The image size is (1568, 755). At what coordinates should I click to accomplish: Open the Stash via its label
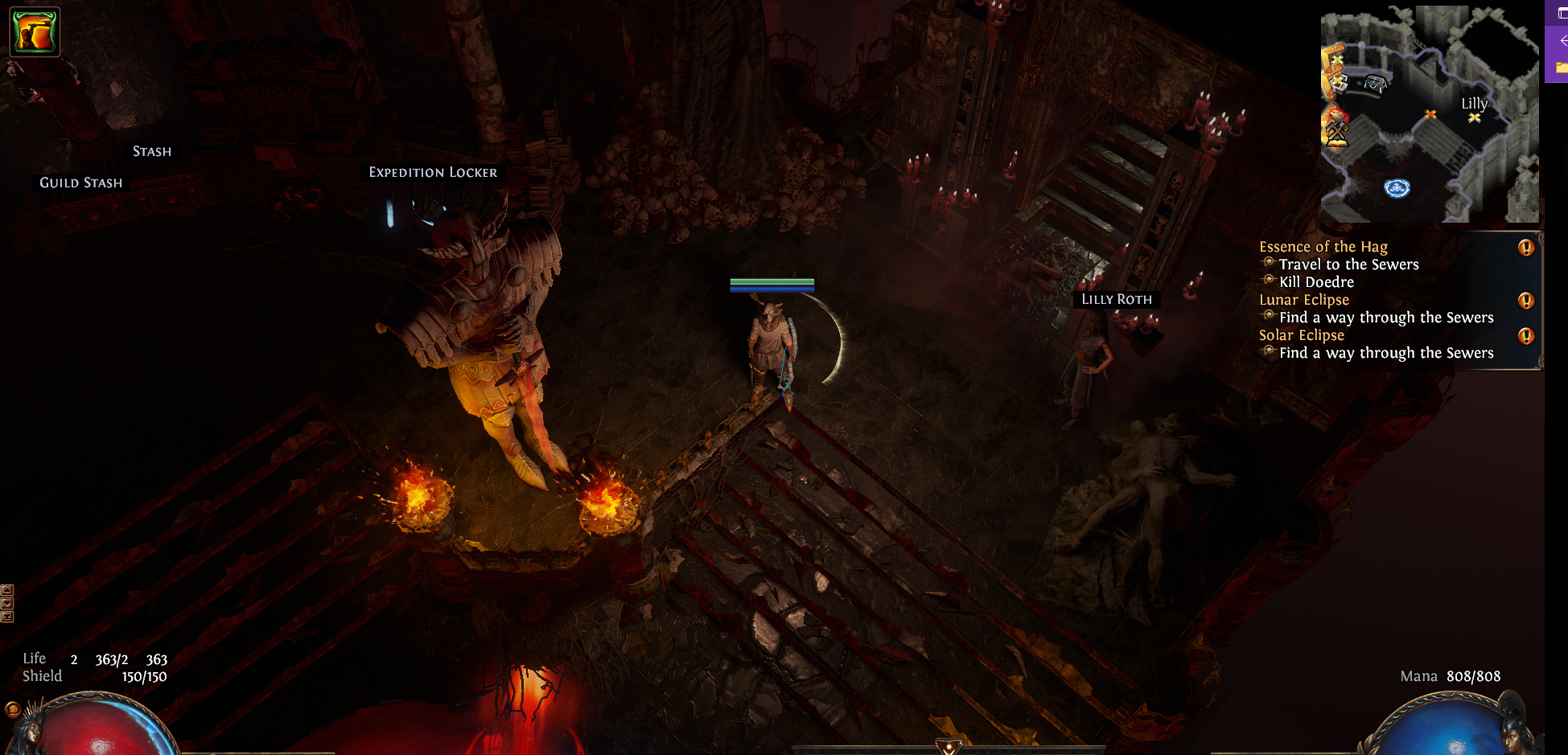(x=152, y=151)
